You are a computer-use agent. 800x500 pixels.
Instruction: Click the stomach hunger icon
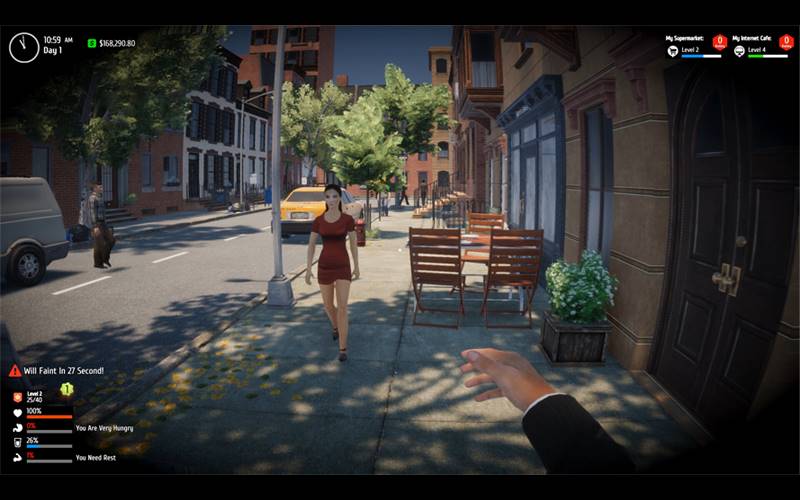17,427
